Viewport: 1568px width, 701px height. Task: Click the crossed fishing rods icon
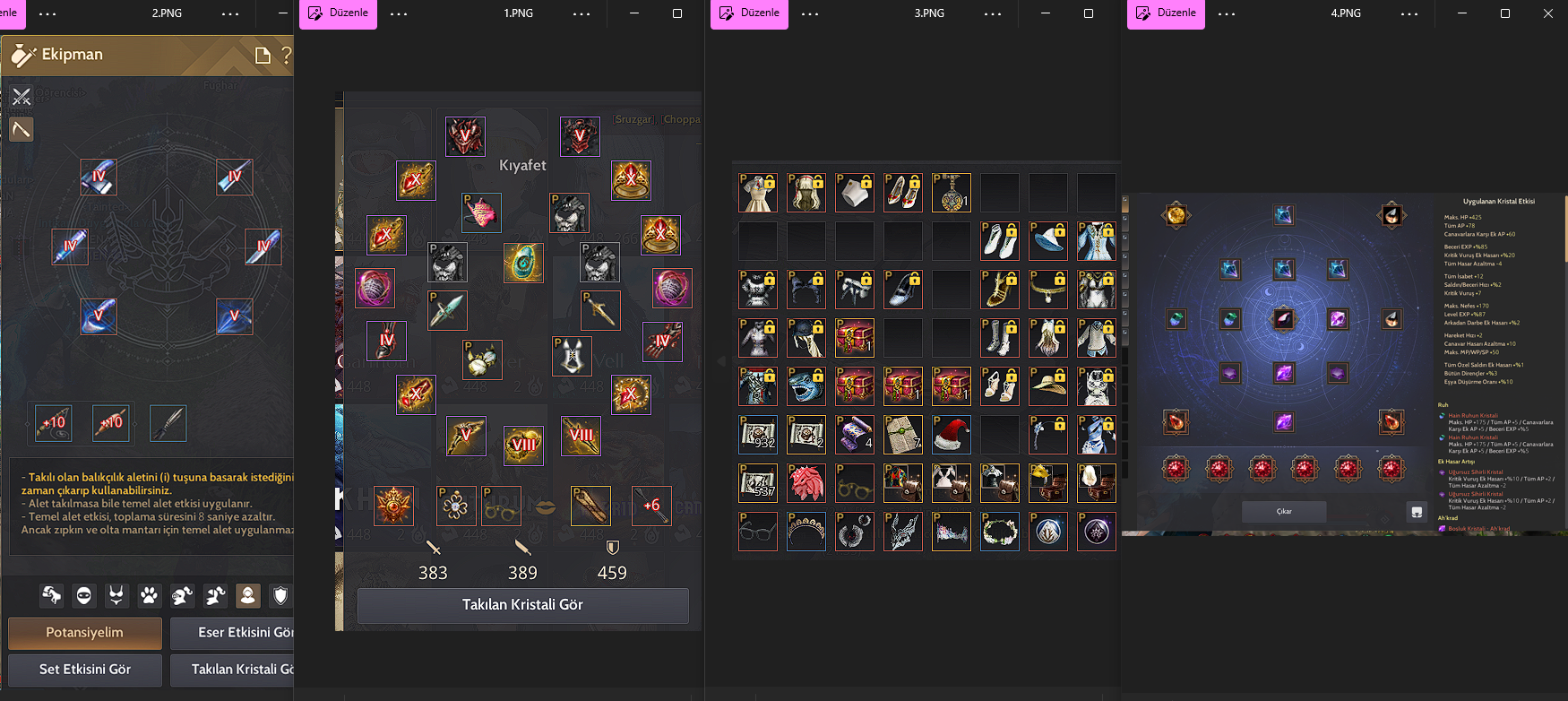22,97
